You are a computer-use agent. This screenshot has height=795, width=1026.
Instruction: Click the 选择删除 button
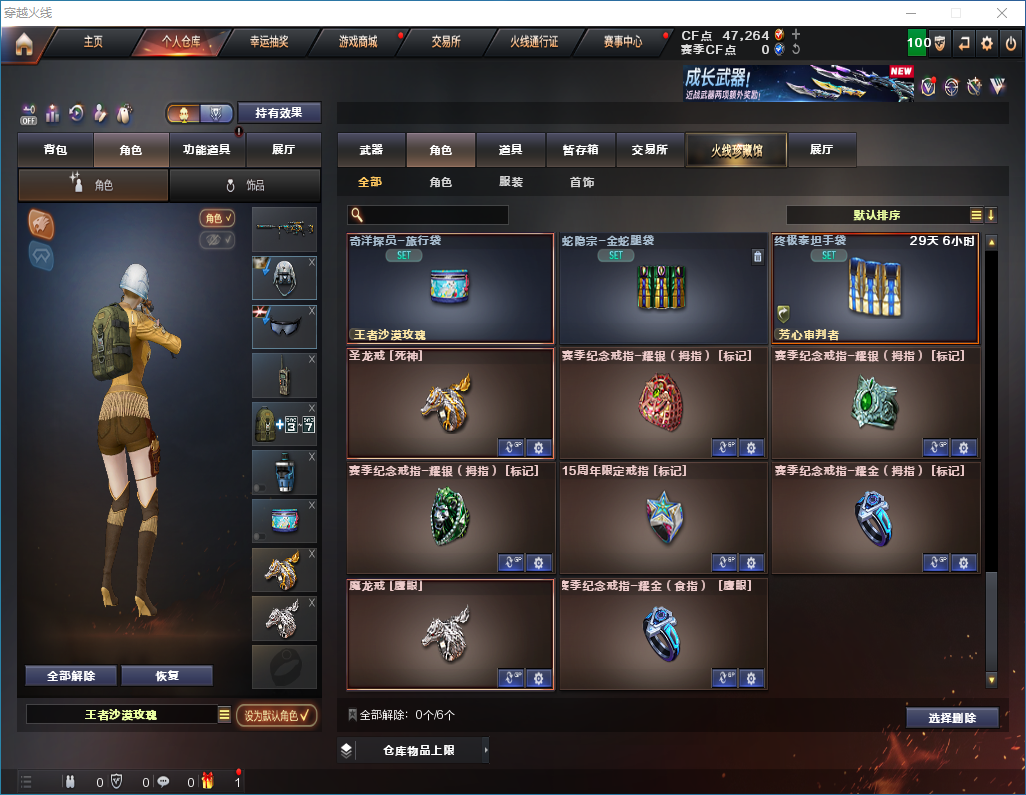tap(951, 718)
